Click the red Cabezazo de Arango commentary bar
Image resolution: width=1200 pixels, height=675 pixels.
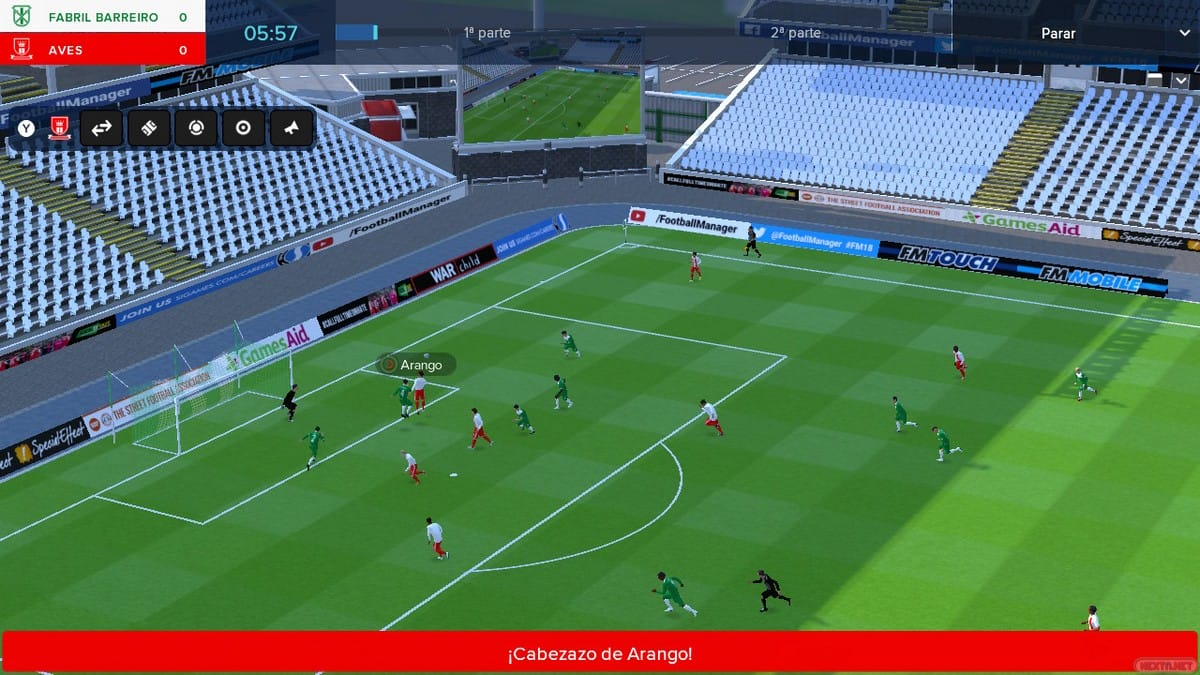600,654
